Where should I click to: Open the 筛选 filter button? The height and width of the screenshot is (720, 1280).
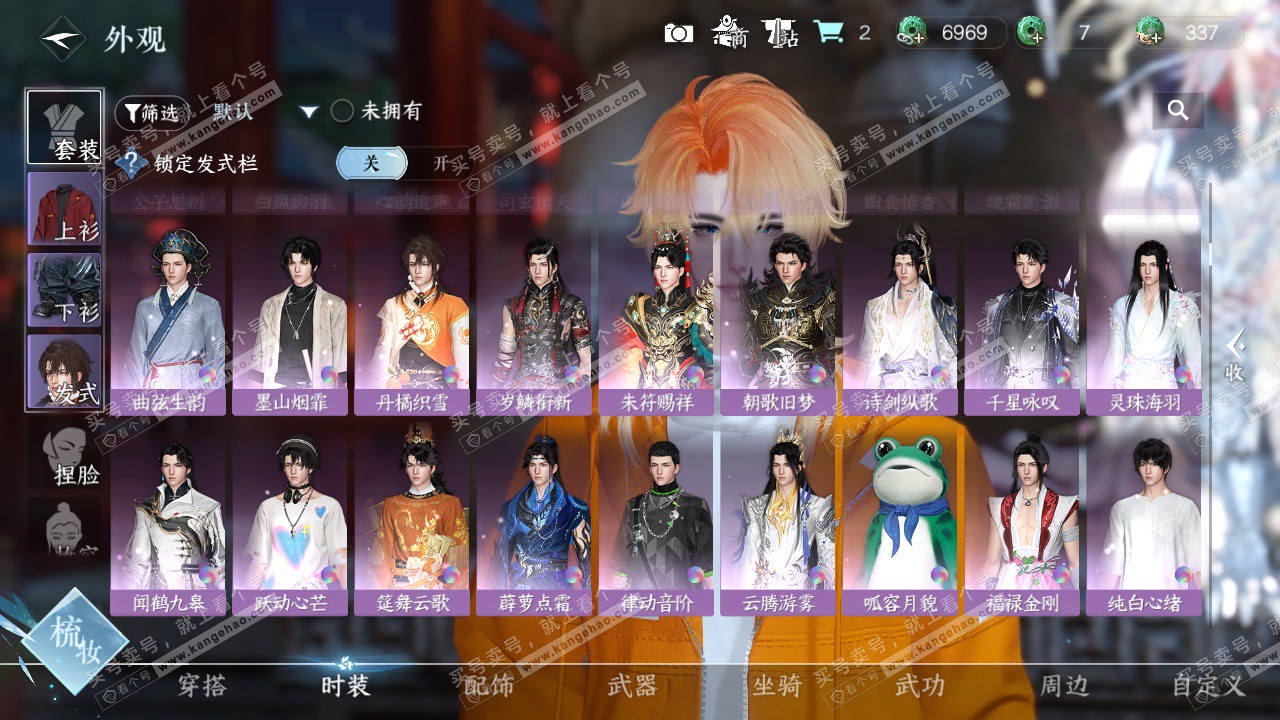click(x=151, y=112)
